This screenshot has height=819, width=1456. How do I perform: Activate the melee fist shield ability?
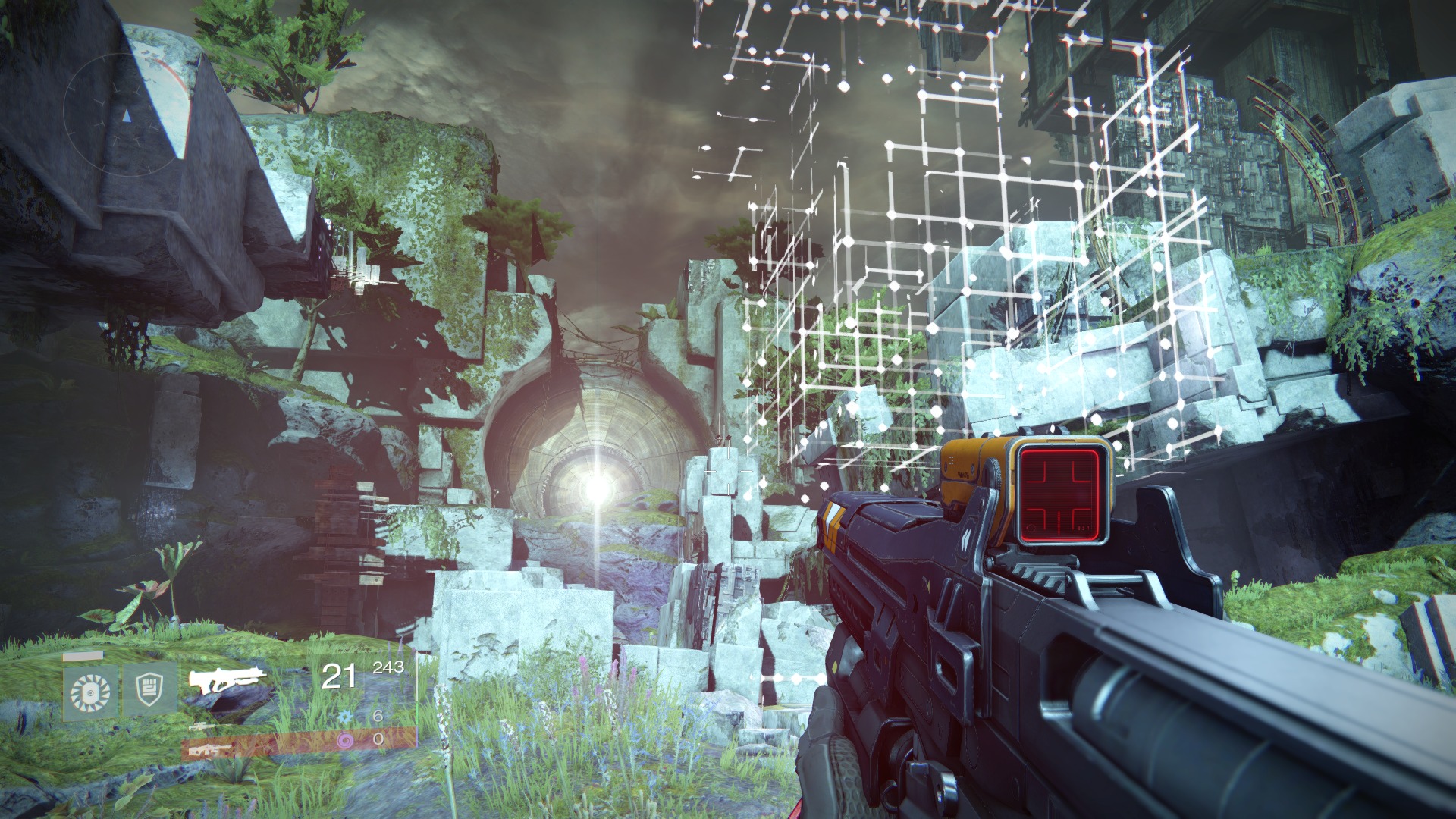(149, 689)
